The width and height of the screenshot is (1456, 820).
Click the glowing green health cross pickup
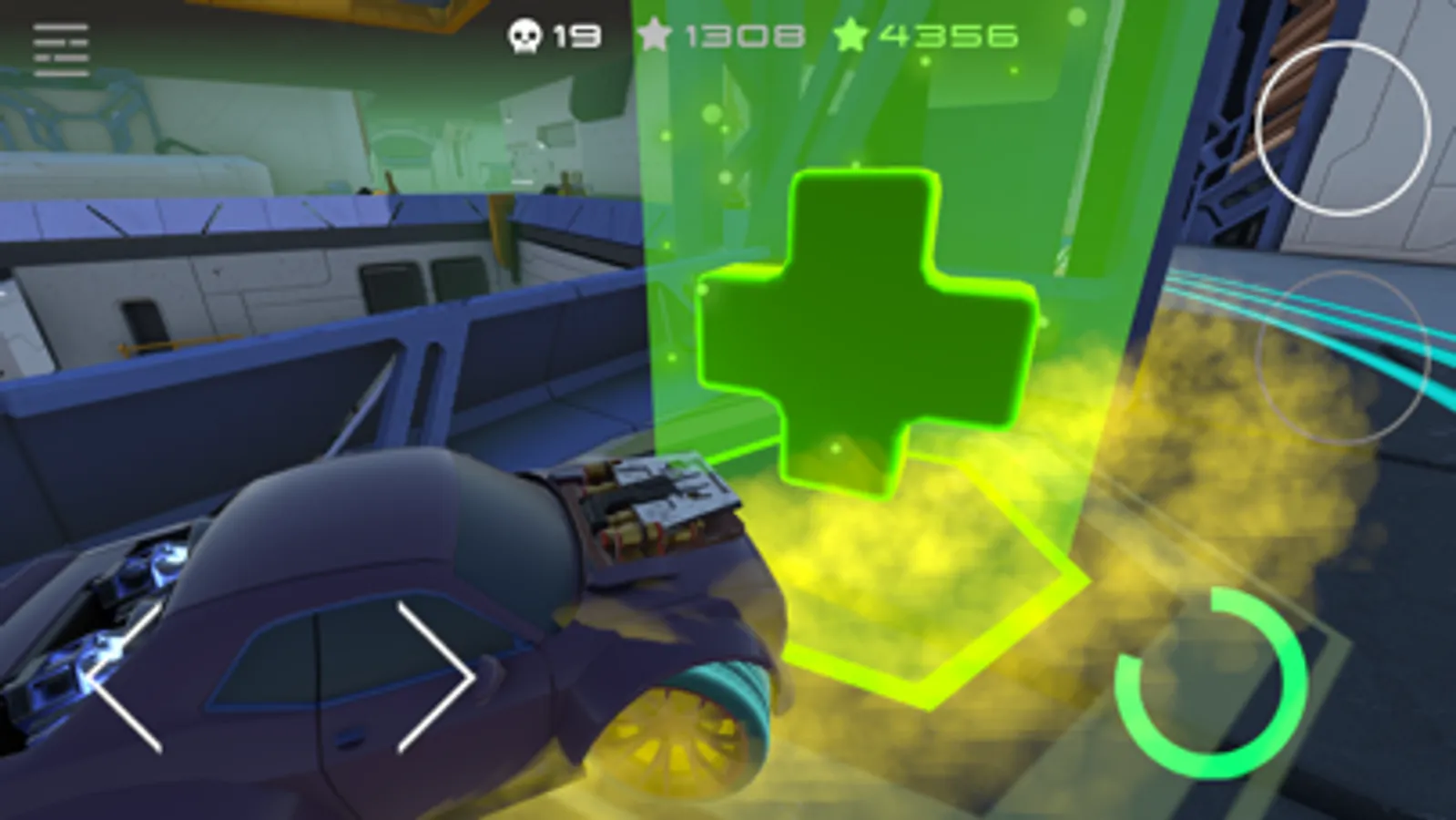pos(865,328)
